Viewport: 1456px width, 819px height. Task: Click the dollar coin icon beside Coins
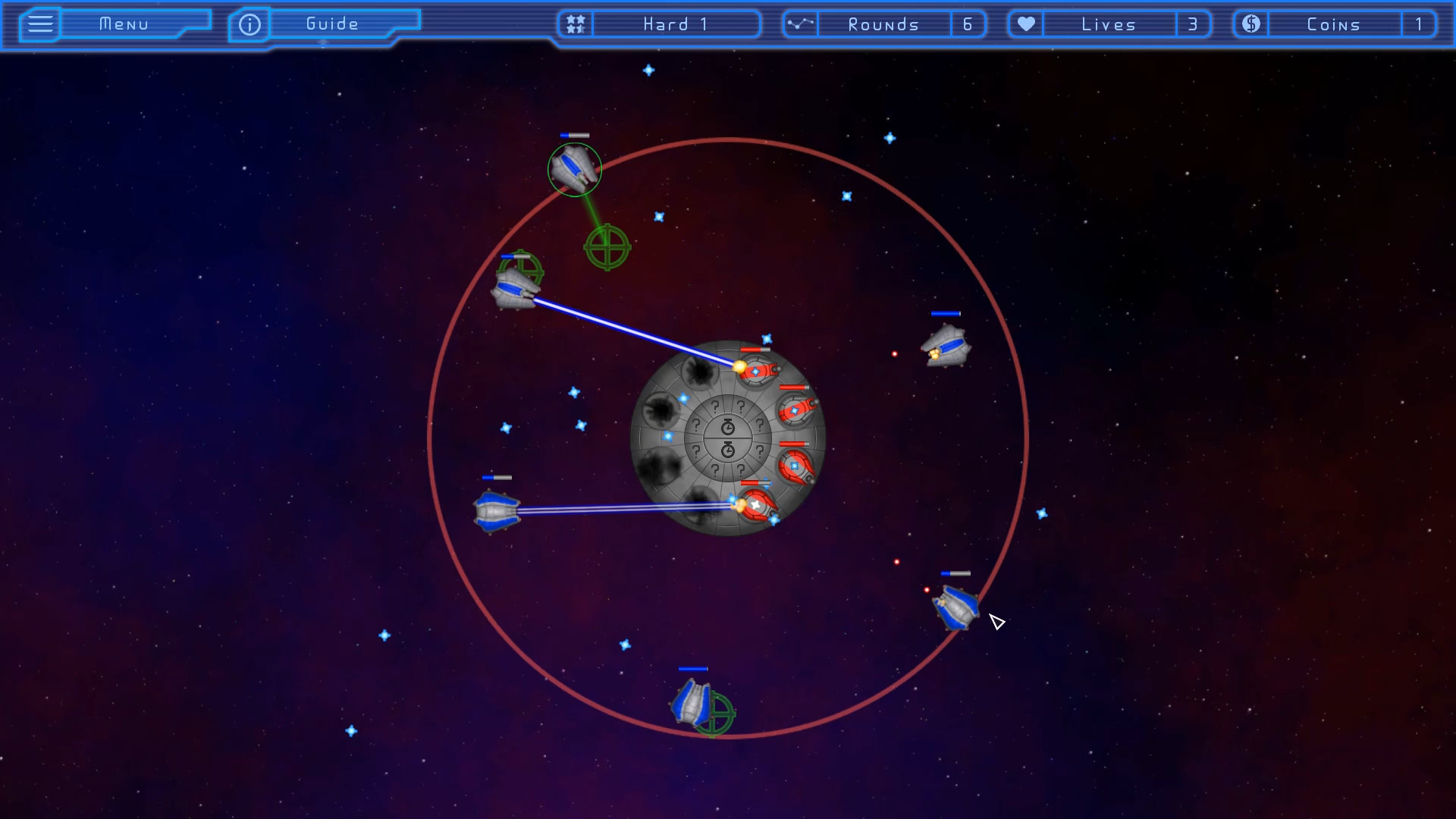pos(1250,24)
